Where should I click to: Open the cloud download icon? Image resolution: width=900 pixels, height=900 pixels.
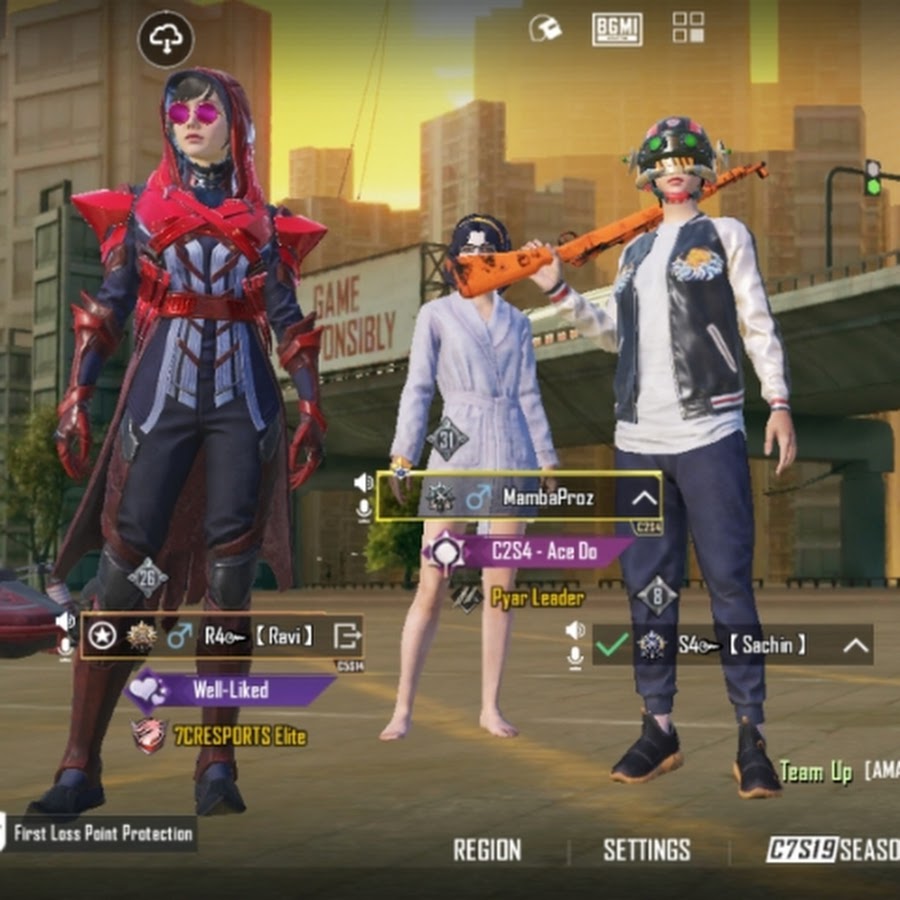[165, 39]
